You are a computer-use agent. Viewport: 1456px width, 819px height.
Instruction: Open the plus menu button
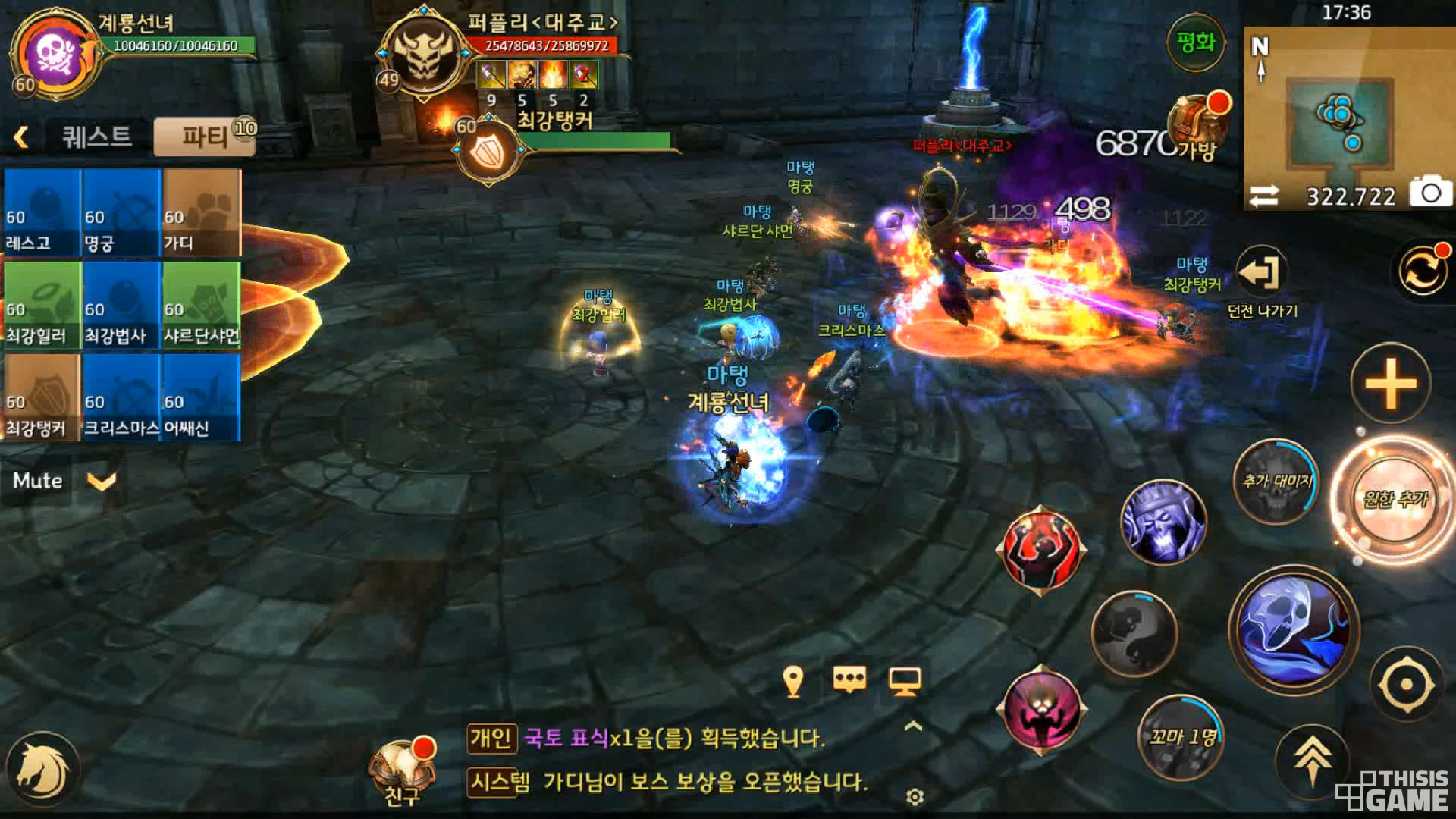pyautogui.click(x=1391, y=384)
